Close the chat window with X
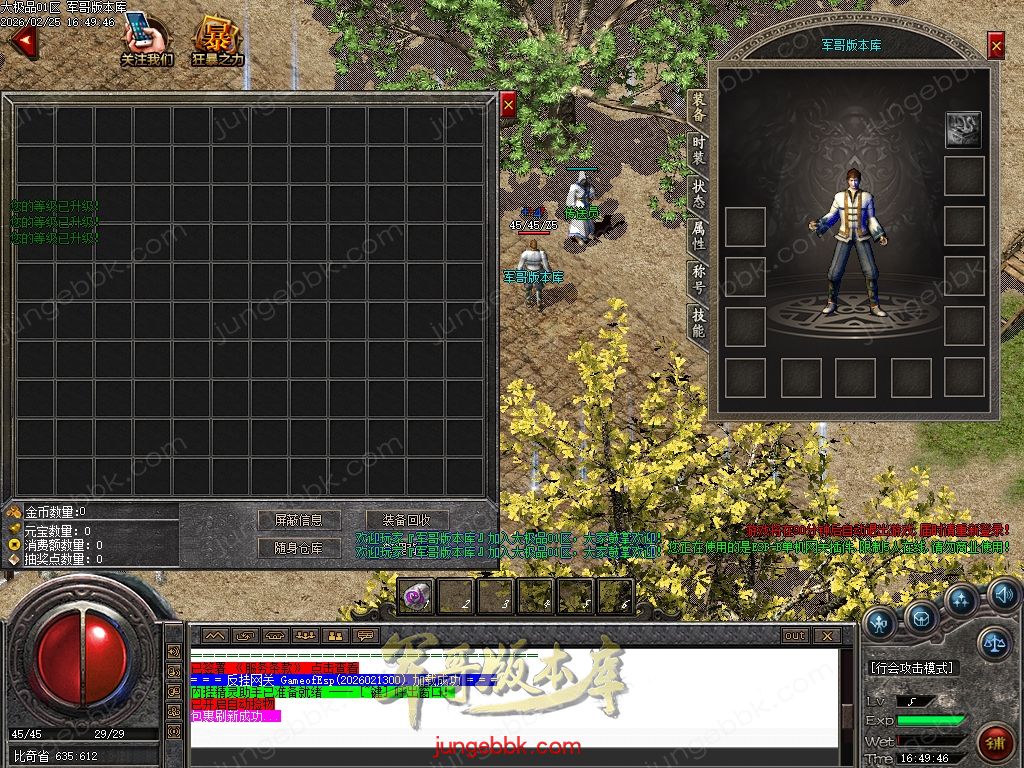Screen dimensions: 1024x768 [x=826, y=635]
